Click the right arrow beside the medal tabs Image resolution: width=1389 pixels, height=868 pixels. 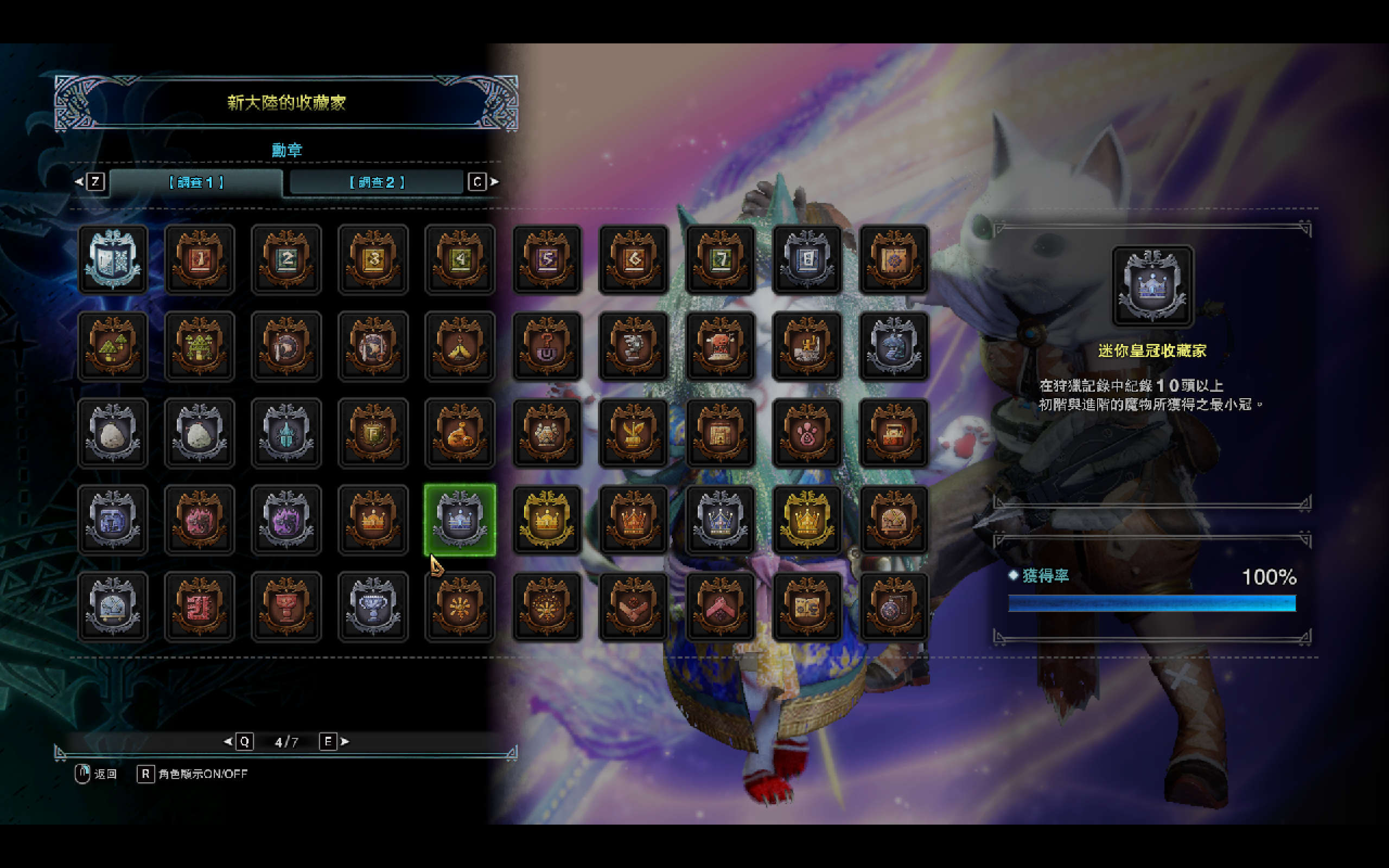(x=494, y=182)
